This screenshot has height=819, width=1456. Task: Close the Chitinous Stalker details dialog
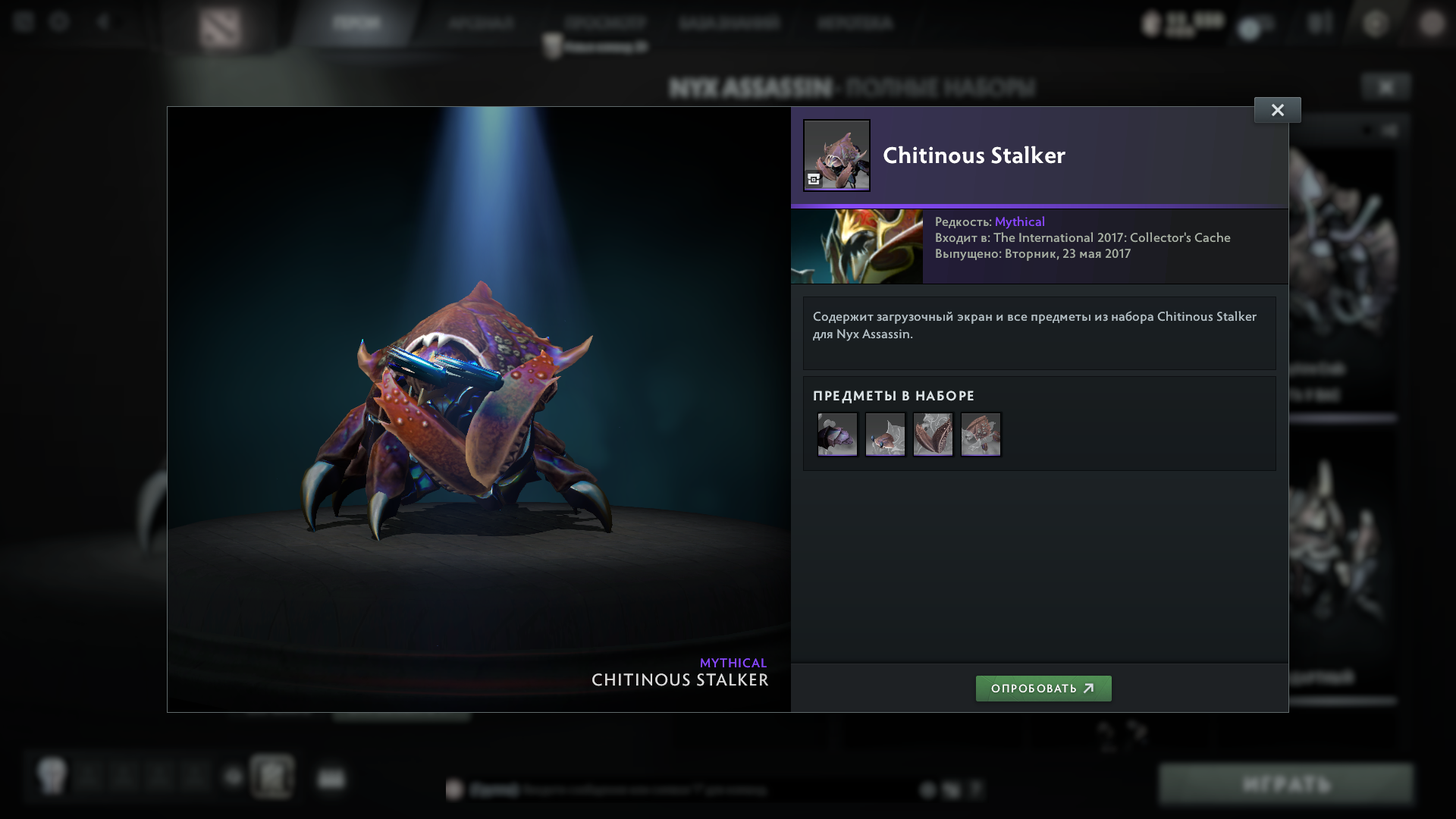tap(1278, 109)
